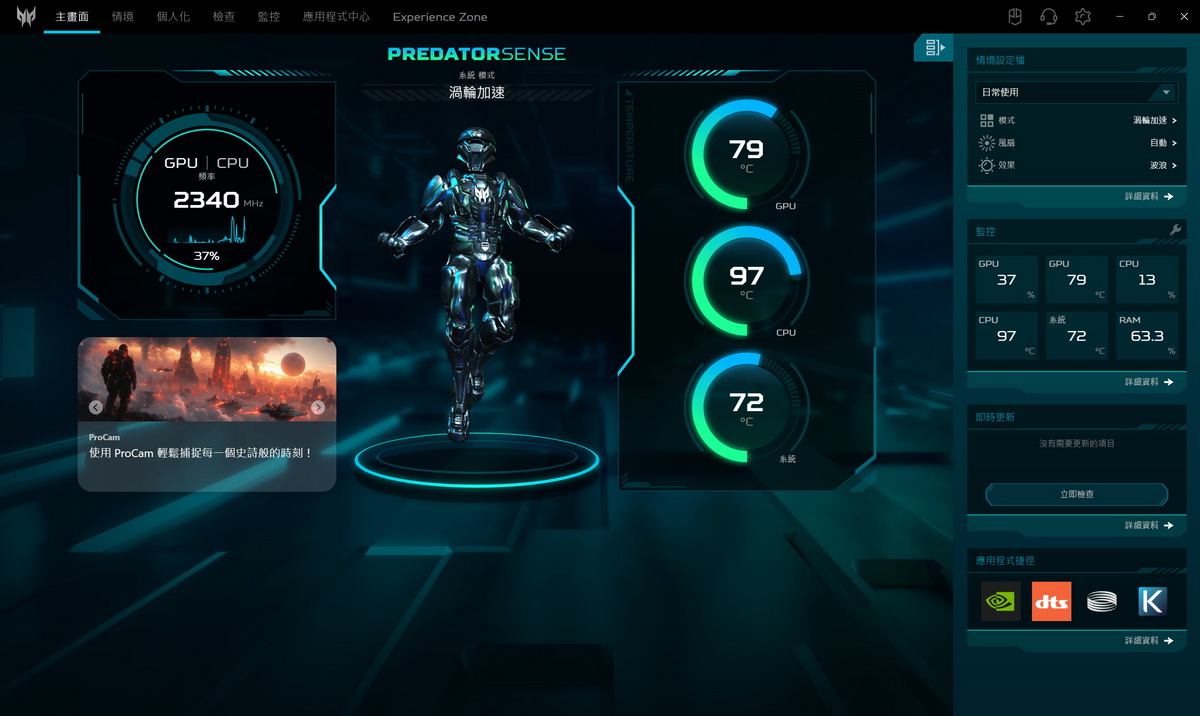Screen dimensions: 1200x716
Task: Click the headset support icon
Action: (1048, 17)
